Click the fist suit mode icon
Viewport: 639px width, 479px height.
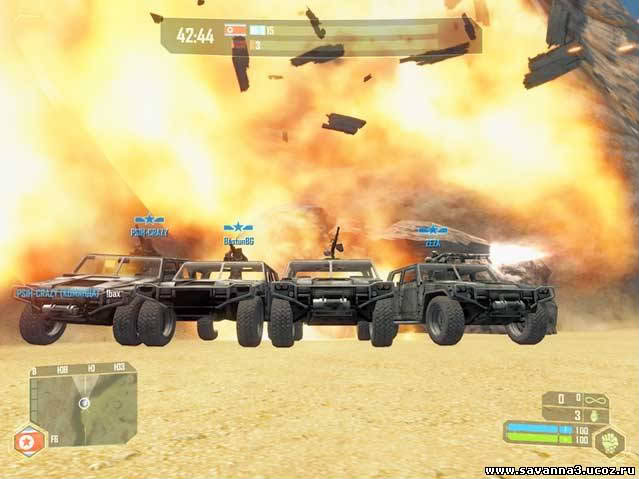click(609, 440)
